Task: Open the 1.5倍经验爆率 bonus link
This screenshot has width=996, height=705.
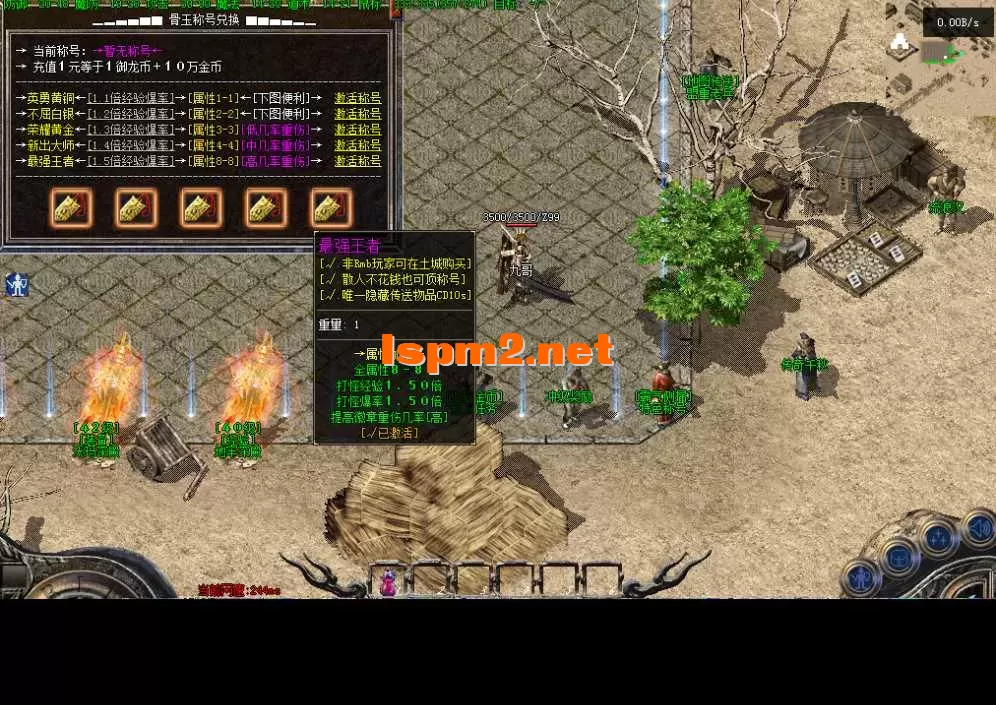Action: [x=130, y=161]
